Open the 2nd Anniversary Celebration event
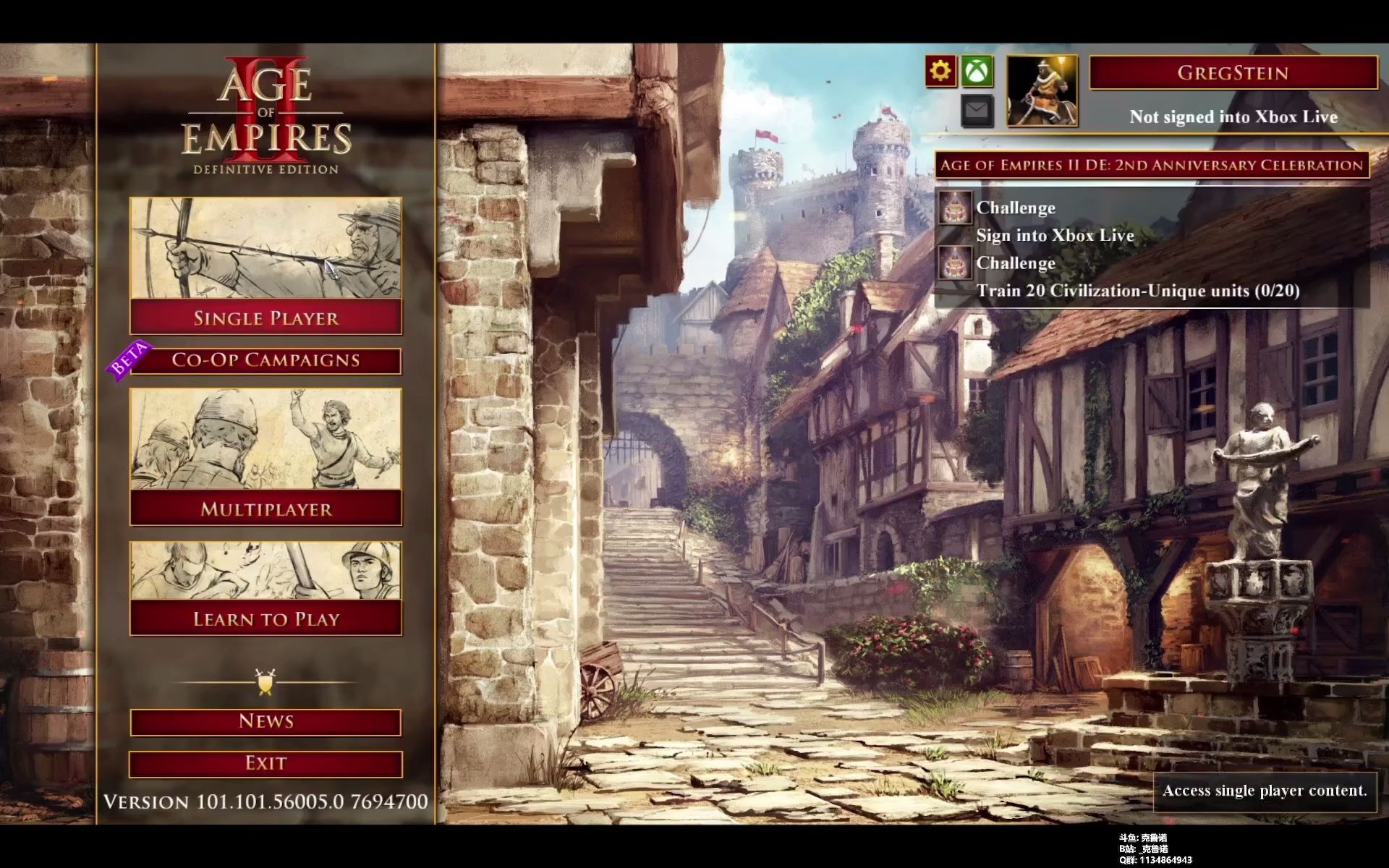Viewport: 1389px width, 868px height. pos(1151,165)
